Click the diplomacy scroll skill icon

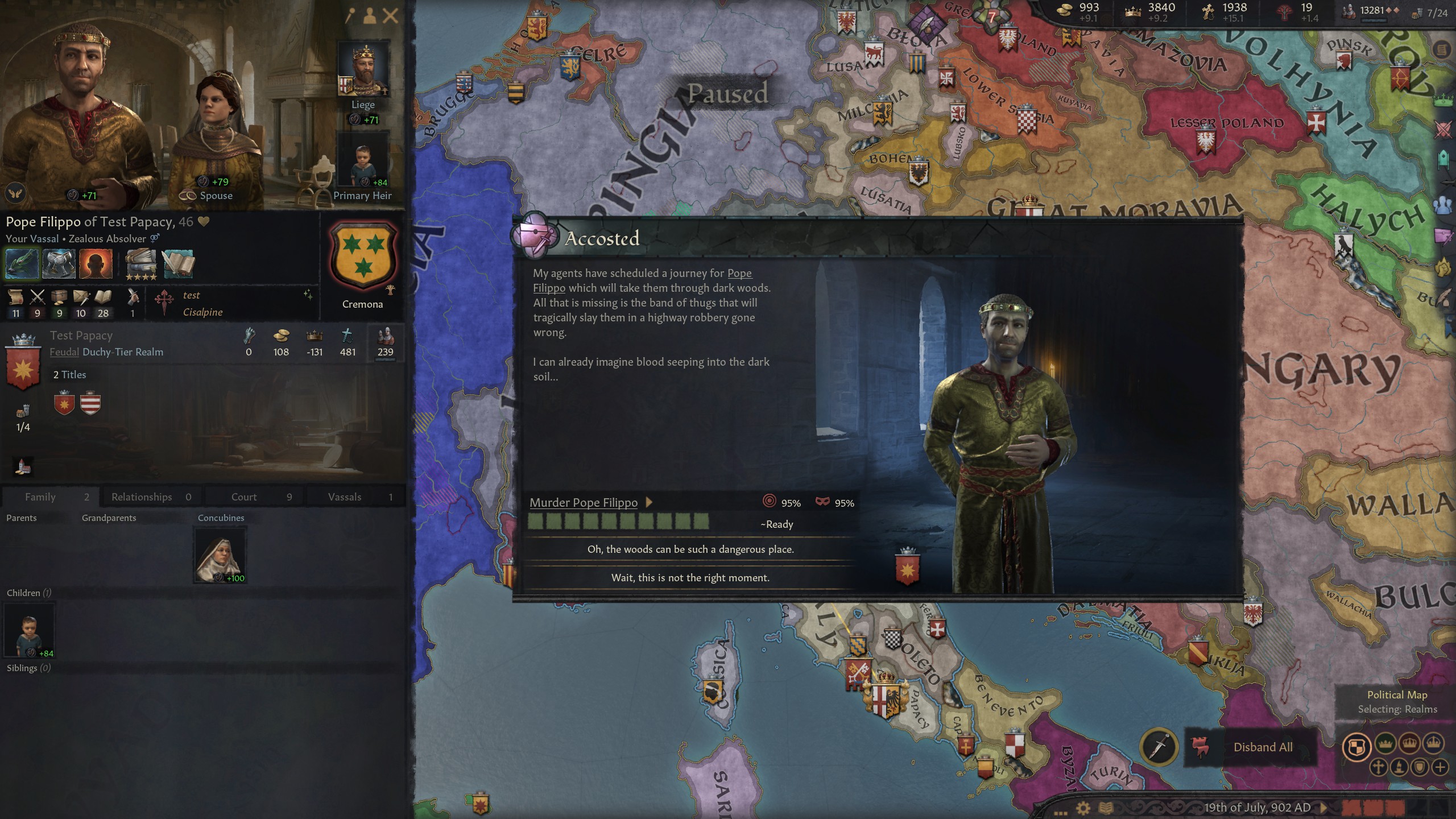(15, 298)
